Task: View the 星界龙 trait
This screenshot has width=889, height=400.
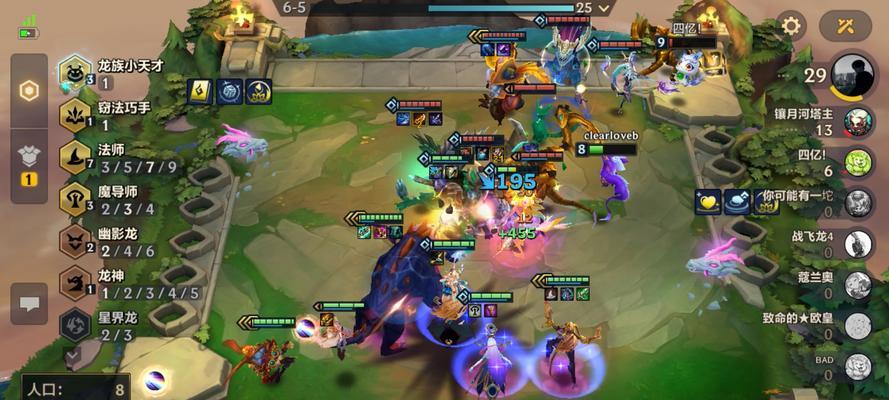Action: (75, 325)
